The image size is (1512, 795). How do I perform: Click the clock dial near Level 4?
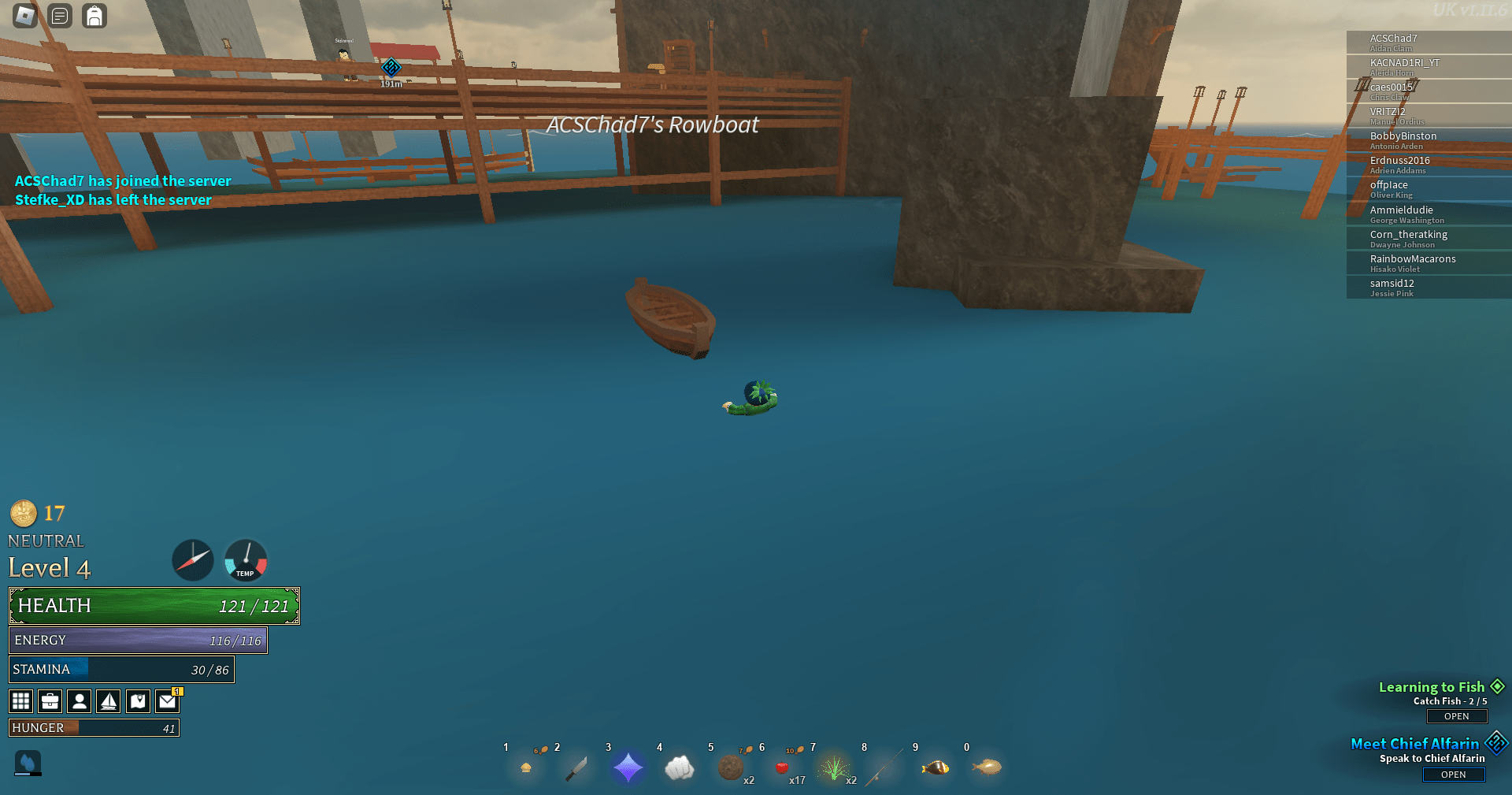[x=192, y=560]
